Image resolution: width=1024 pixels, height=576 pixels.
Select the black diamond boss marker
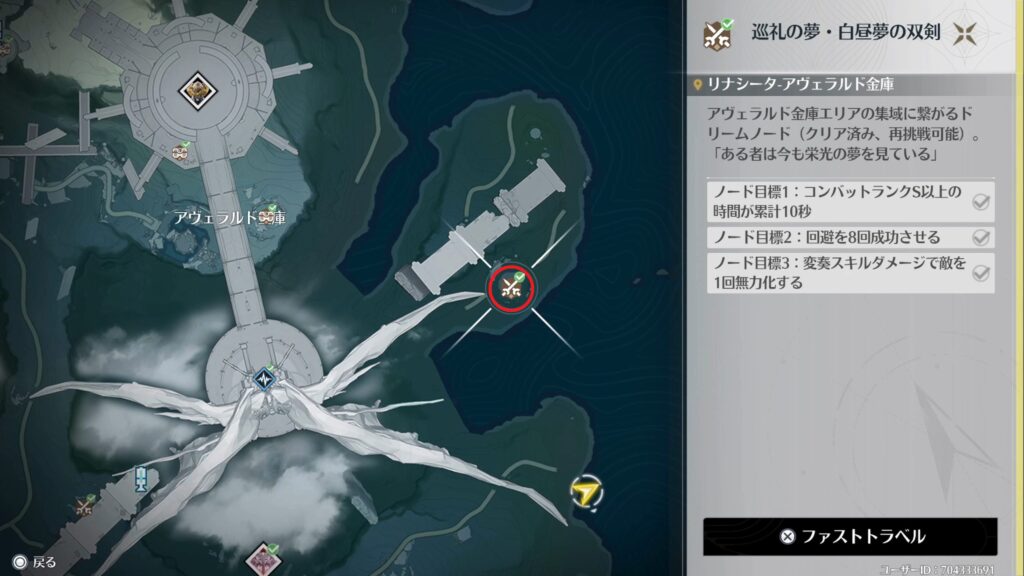(x=198, y=91)
